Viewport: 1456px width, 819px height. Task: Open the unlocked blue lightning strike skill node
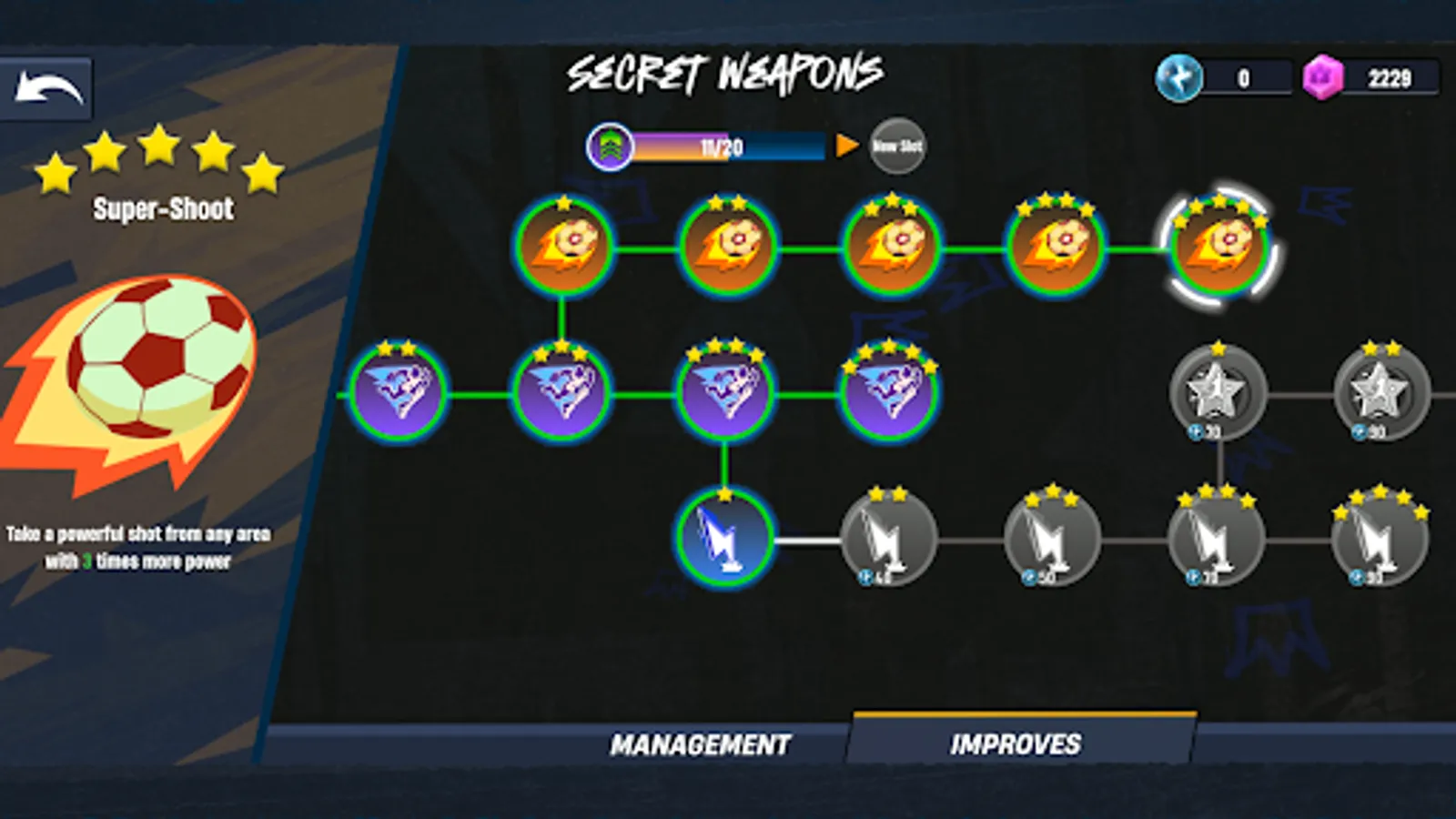click(x=723, y=541)
